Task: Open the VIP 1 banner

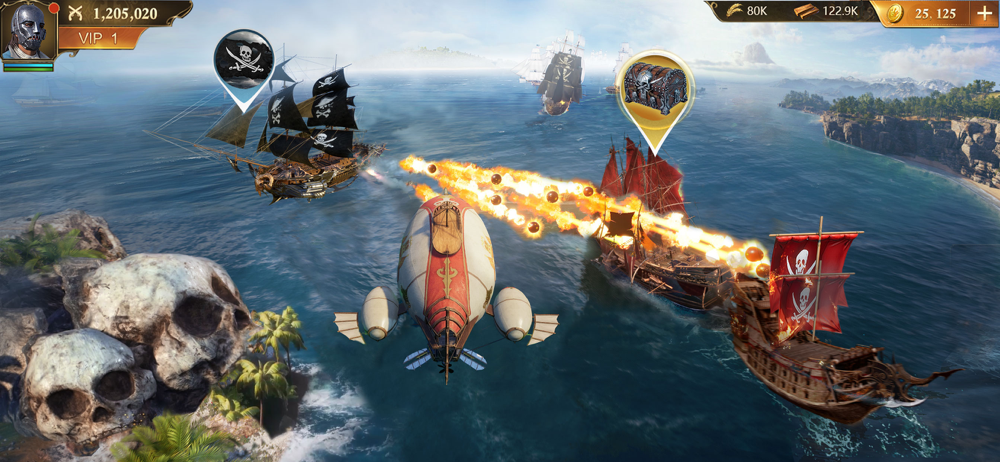Action: (99, 38)
